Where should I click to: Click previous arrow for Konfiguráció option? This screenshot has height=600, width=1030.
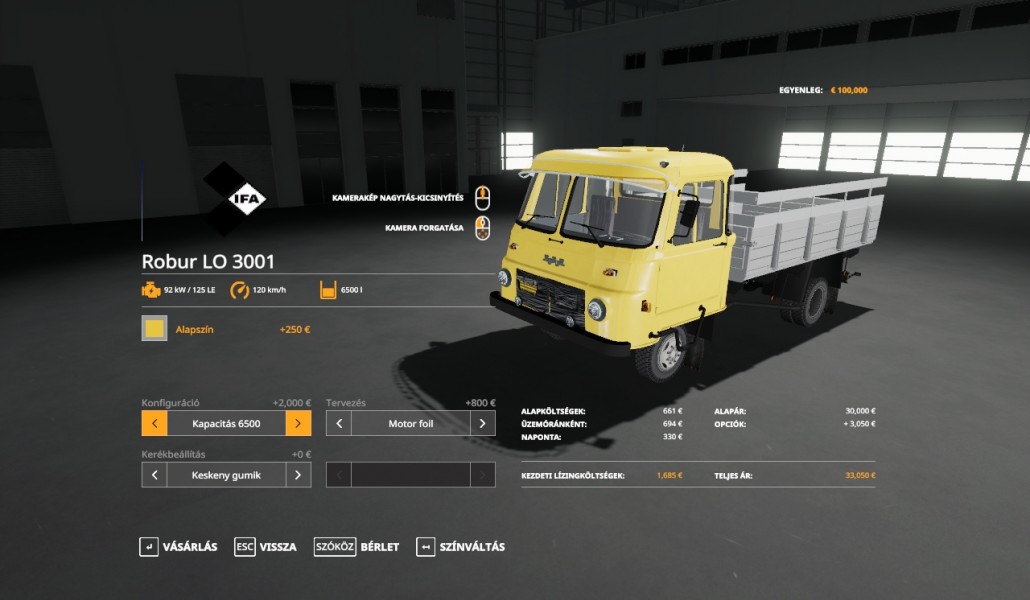[154, 423]
